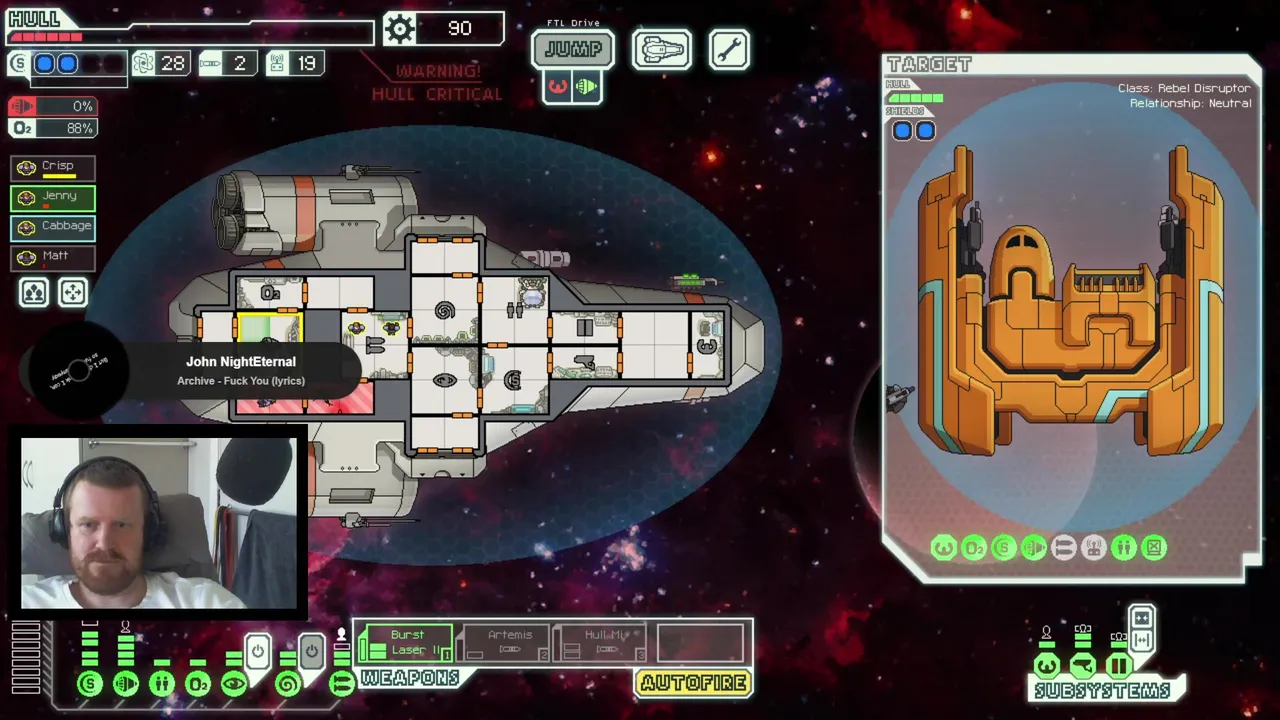The height and width of the screenshot is (720, 1280).
Task: Click the oxygen system power icon
Action: [x=198, y=684]
